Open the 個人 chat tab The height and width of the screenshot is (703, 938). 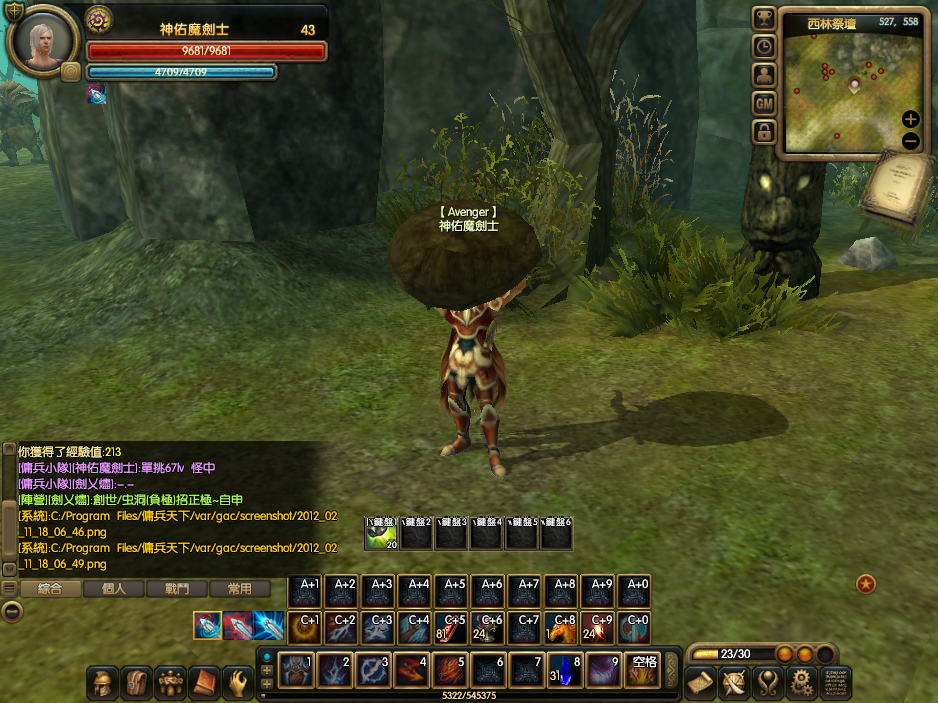[x=113, y=589]
